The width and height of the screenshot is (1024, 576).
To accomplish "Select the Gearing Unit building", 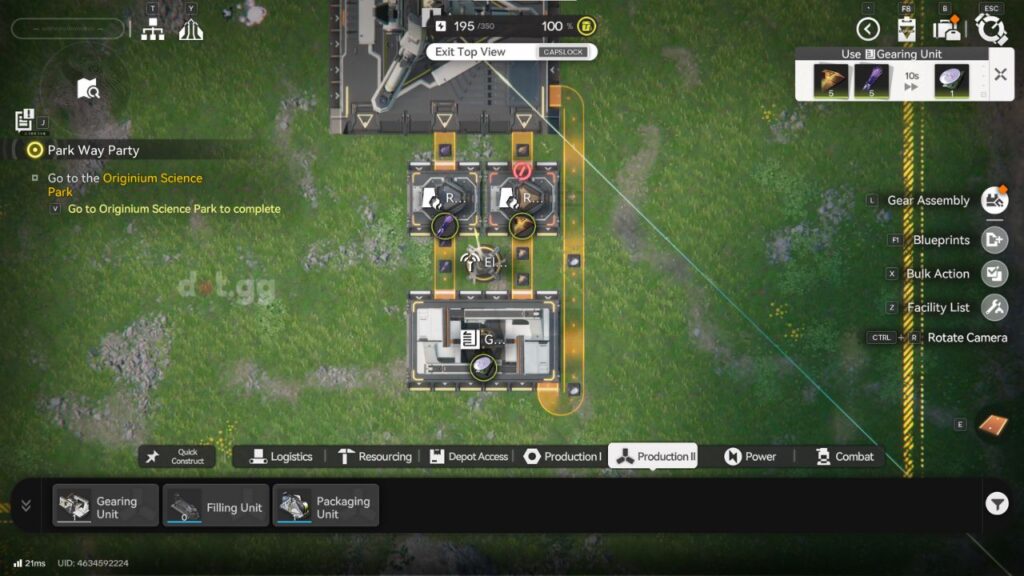I will tap(106, 506).
